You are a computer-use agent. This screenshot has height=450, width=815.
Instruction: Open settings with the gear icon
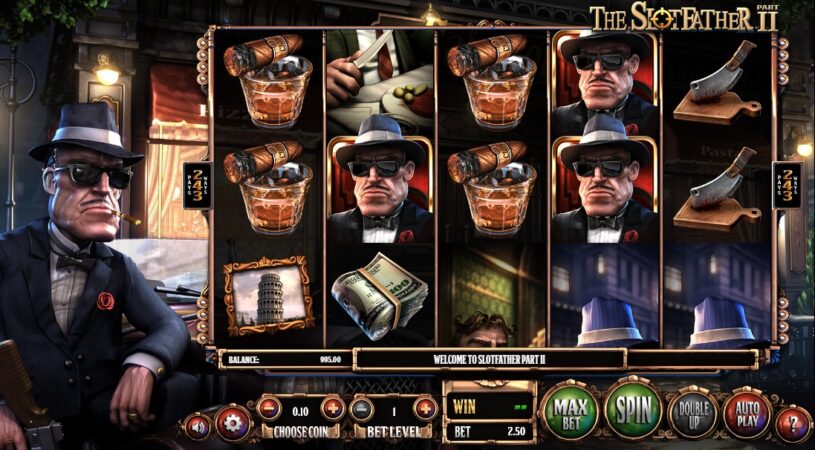pyautogui.click(x=232, y=423)
